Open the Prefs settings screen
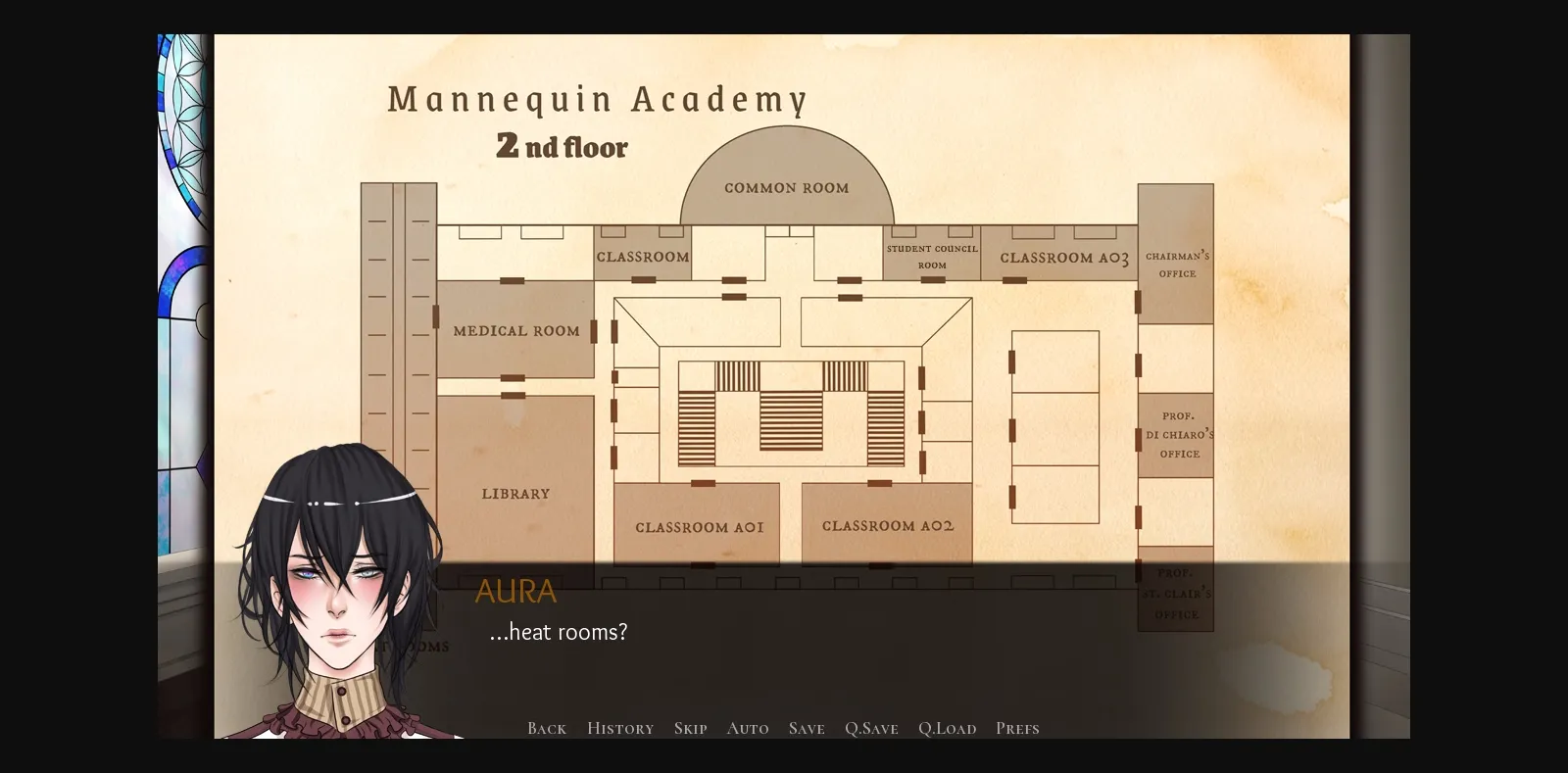 [1017, 728]
